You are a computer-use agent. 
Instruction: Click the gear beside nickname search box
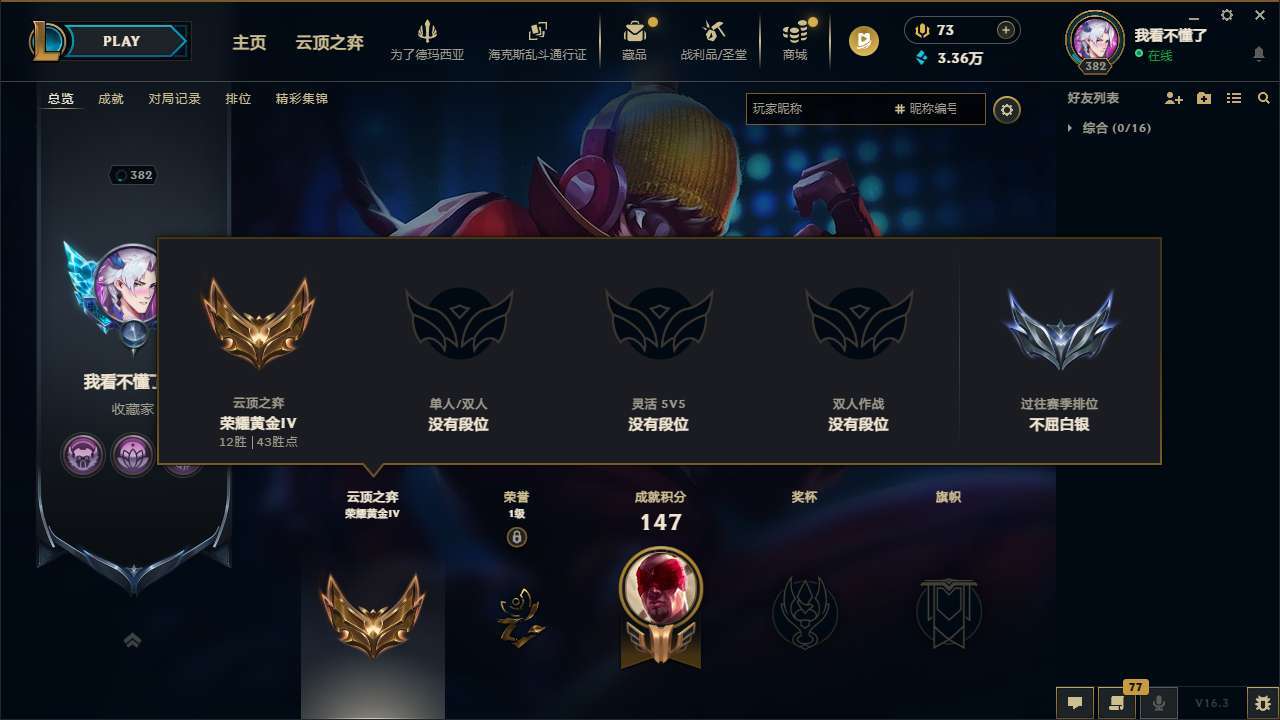click(x=1007, y=109)
